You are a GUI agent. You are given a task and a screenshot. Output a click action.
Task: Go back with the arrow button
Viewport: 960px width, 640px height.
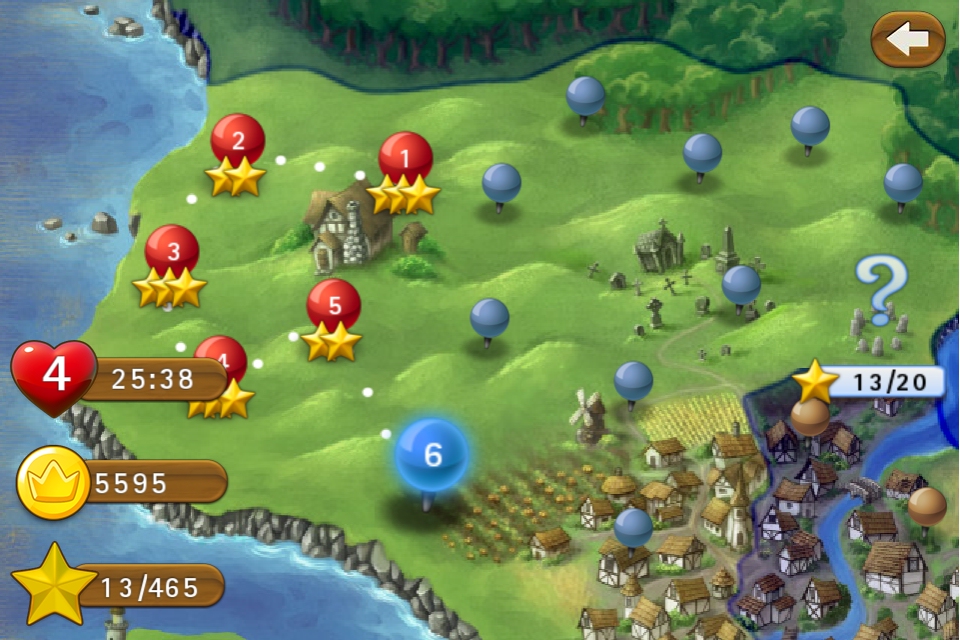click(907, 40)
